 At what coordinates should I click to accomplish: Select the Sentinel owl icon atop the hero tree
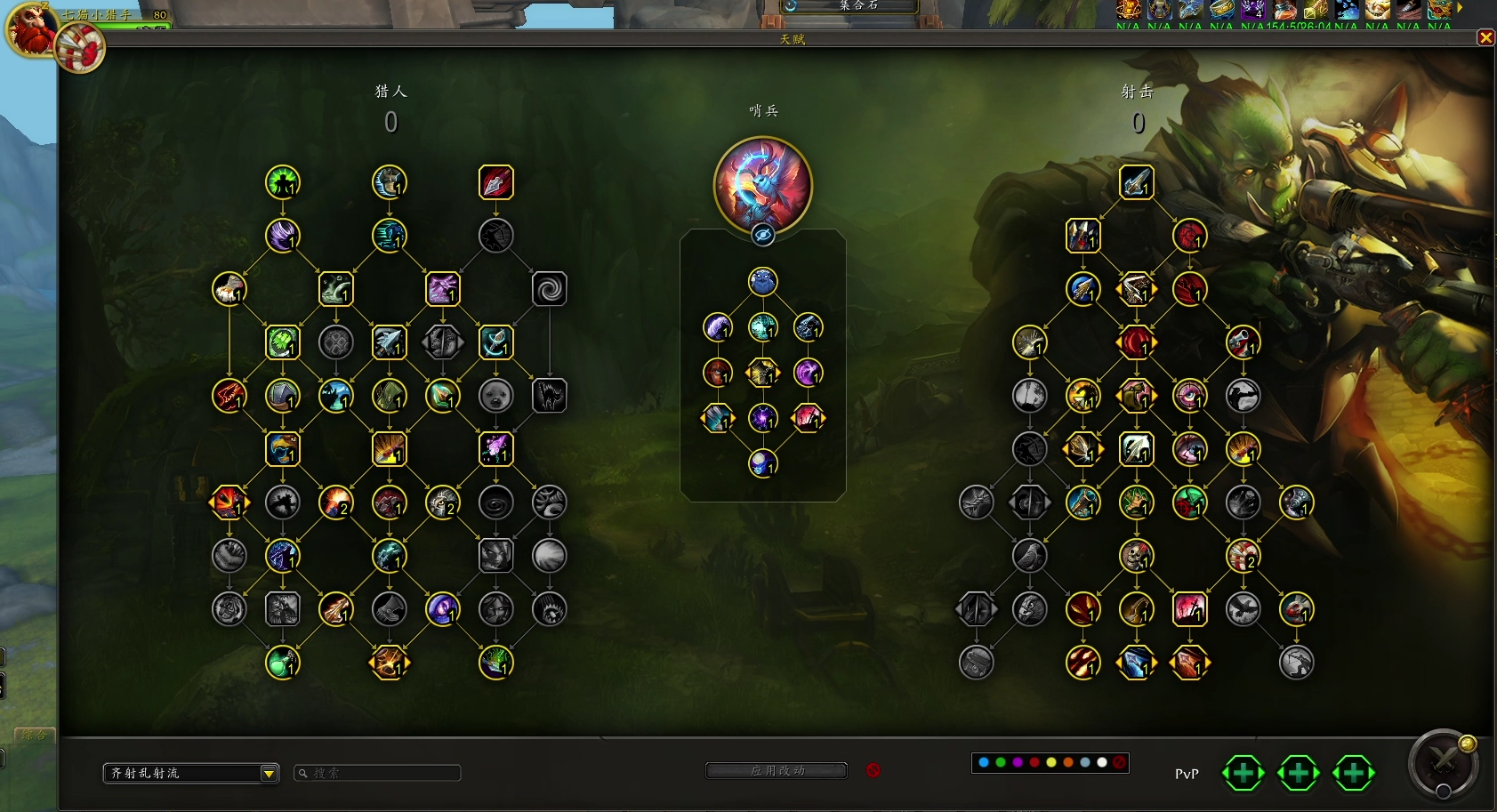pyautogui.click(x=762, y=184)
